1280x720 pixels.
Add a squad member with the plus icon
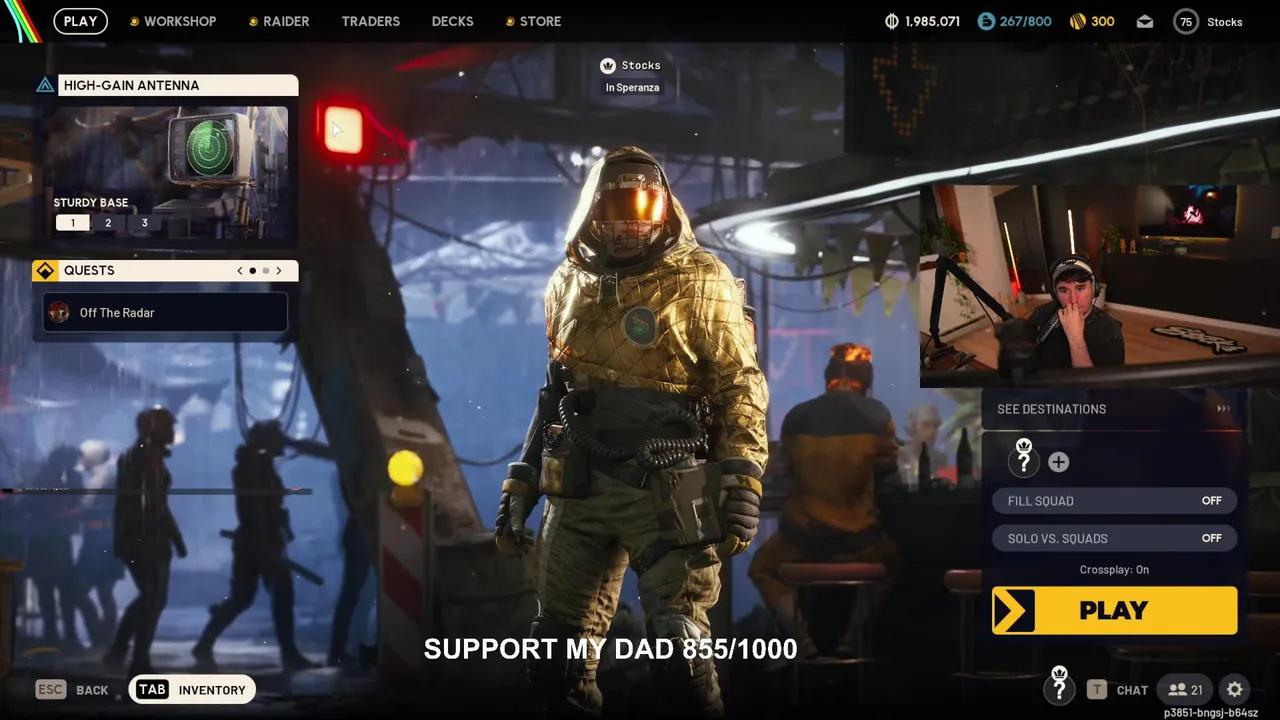pyautogui.click(x=1059, y=462)
